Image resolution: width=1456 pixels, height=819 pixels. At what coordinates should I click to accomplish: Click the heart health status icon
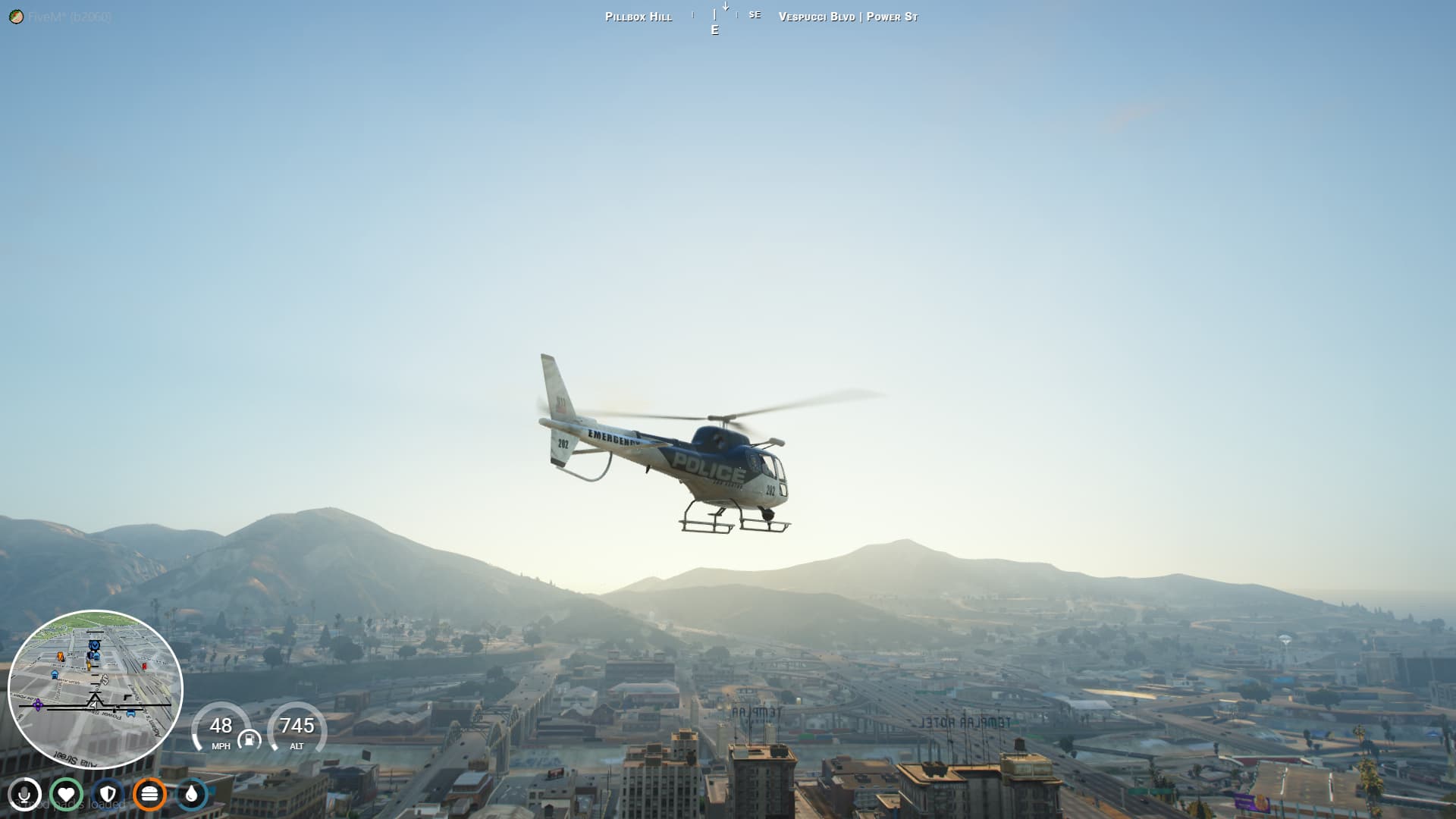coord(66,795)
